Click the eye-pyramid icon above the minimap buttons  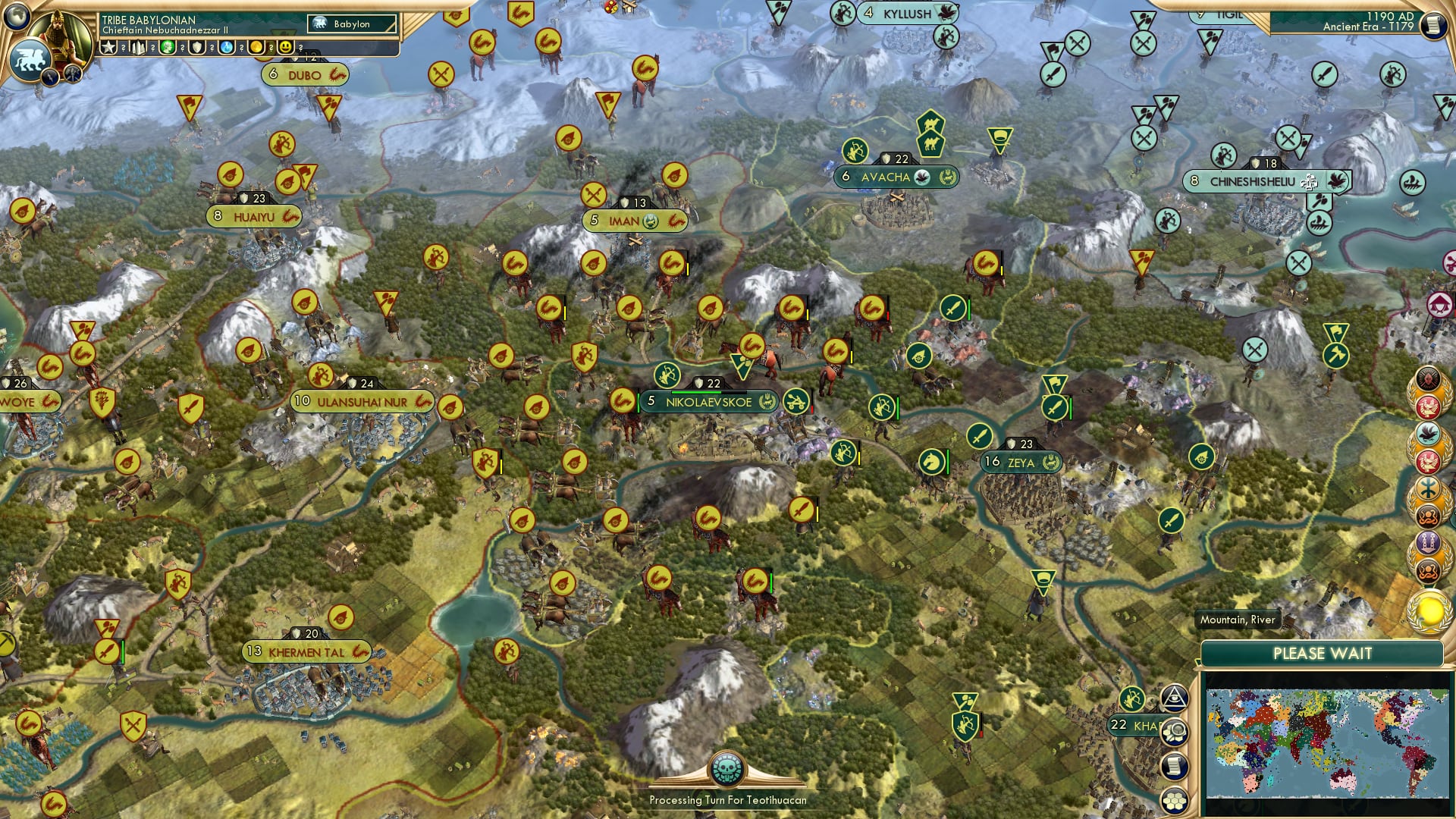click(x=1175, y=698)
